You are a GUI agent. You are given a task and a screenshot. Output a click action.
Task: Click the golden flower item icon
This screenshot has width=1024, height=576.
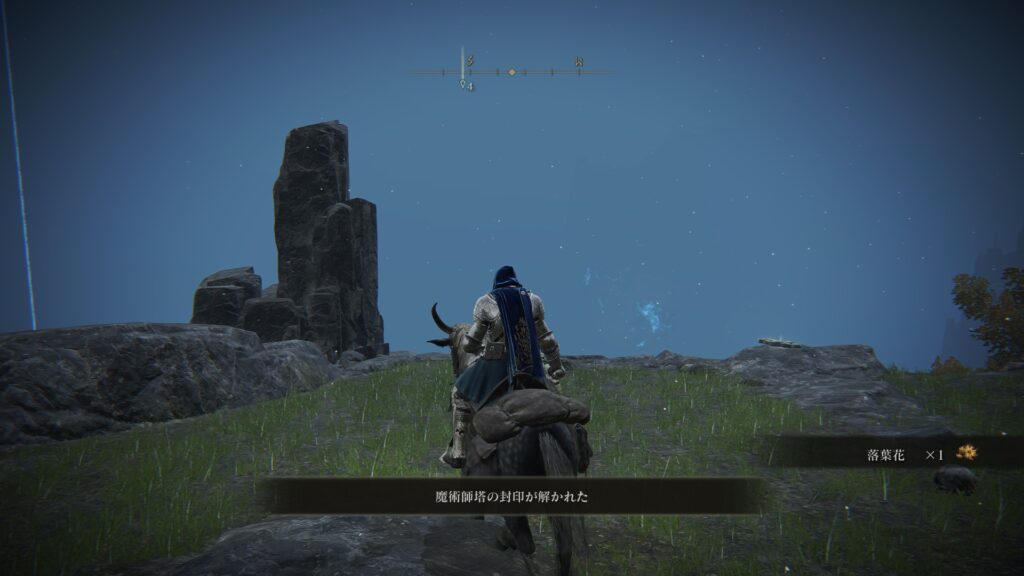click(966, 454)
